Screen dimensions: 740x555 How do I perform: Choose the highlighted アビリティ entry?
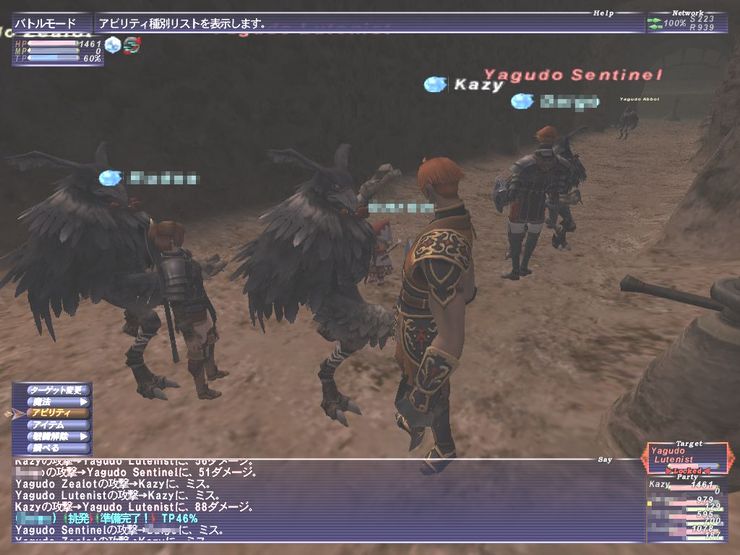[54, 413]
